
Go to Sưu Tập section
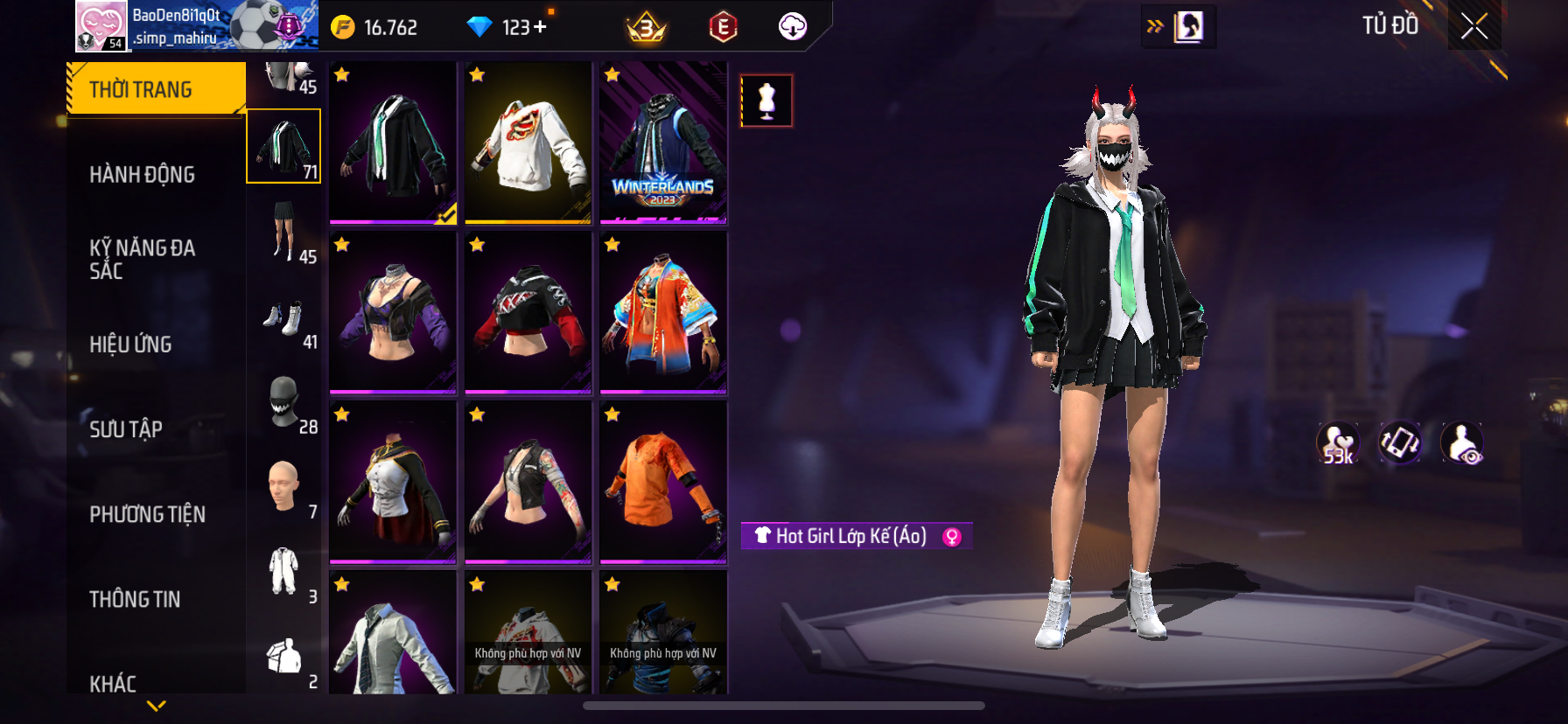[x=126, y=429]
